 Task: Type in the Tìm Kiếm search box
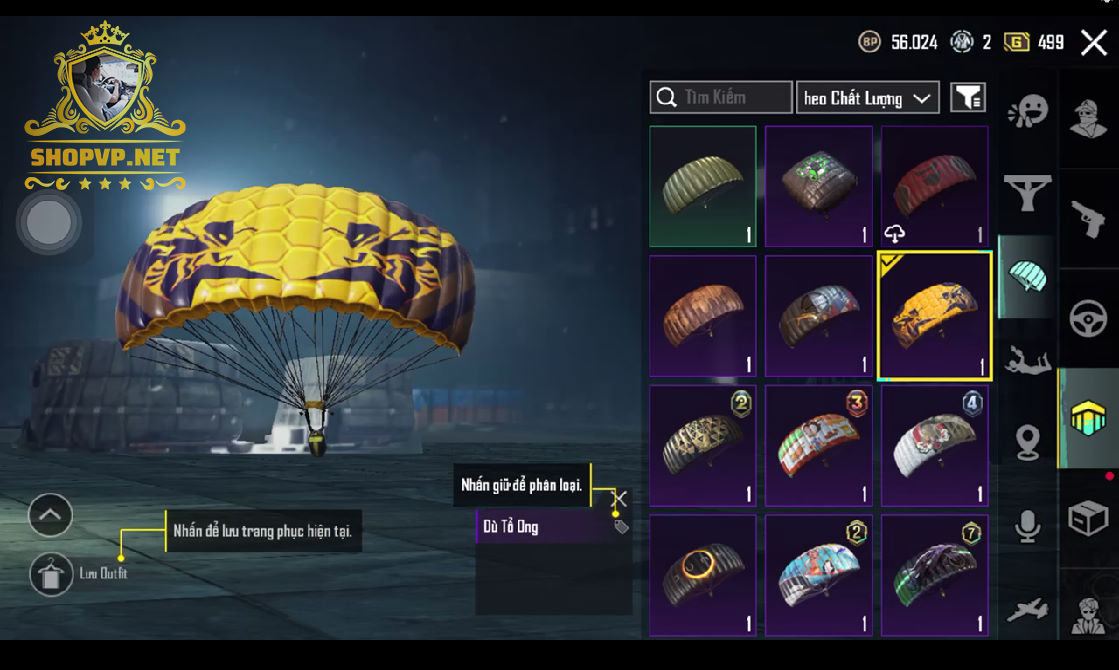coord(736,97)
